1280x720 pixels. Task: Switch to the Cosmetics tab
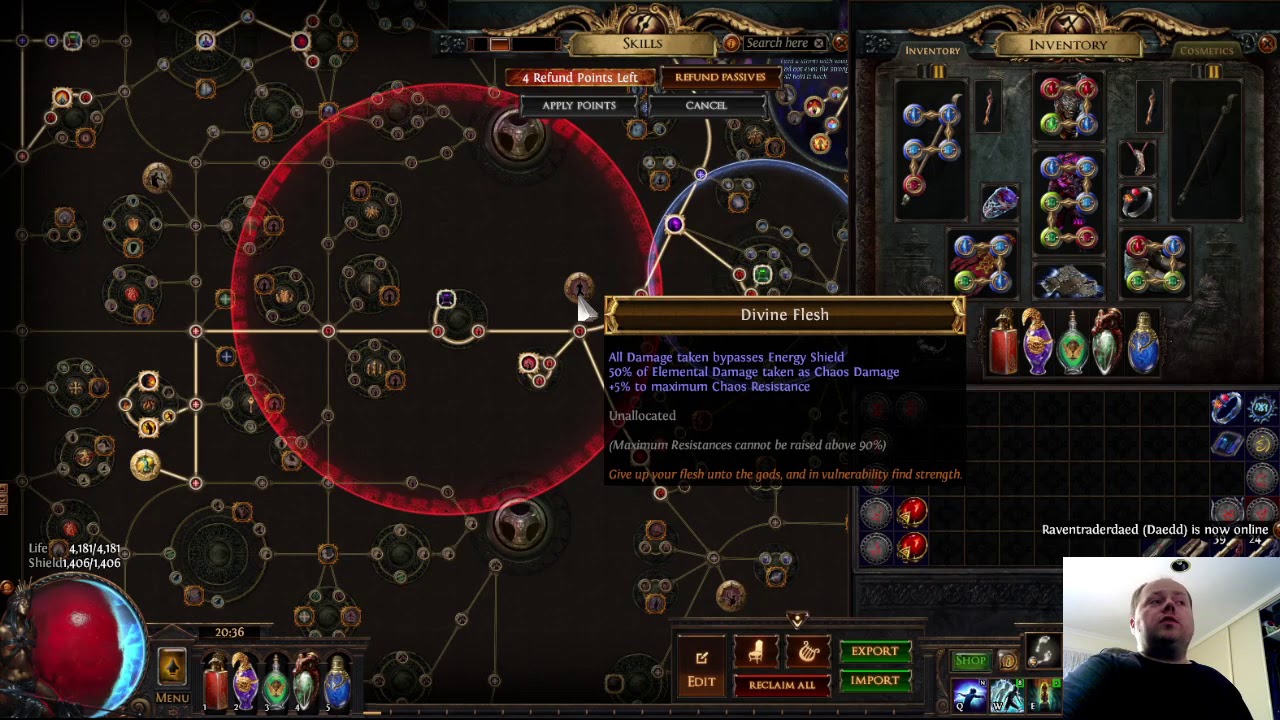[x=1206, y=50]
